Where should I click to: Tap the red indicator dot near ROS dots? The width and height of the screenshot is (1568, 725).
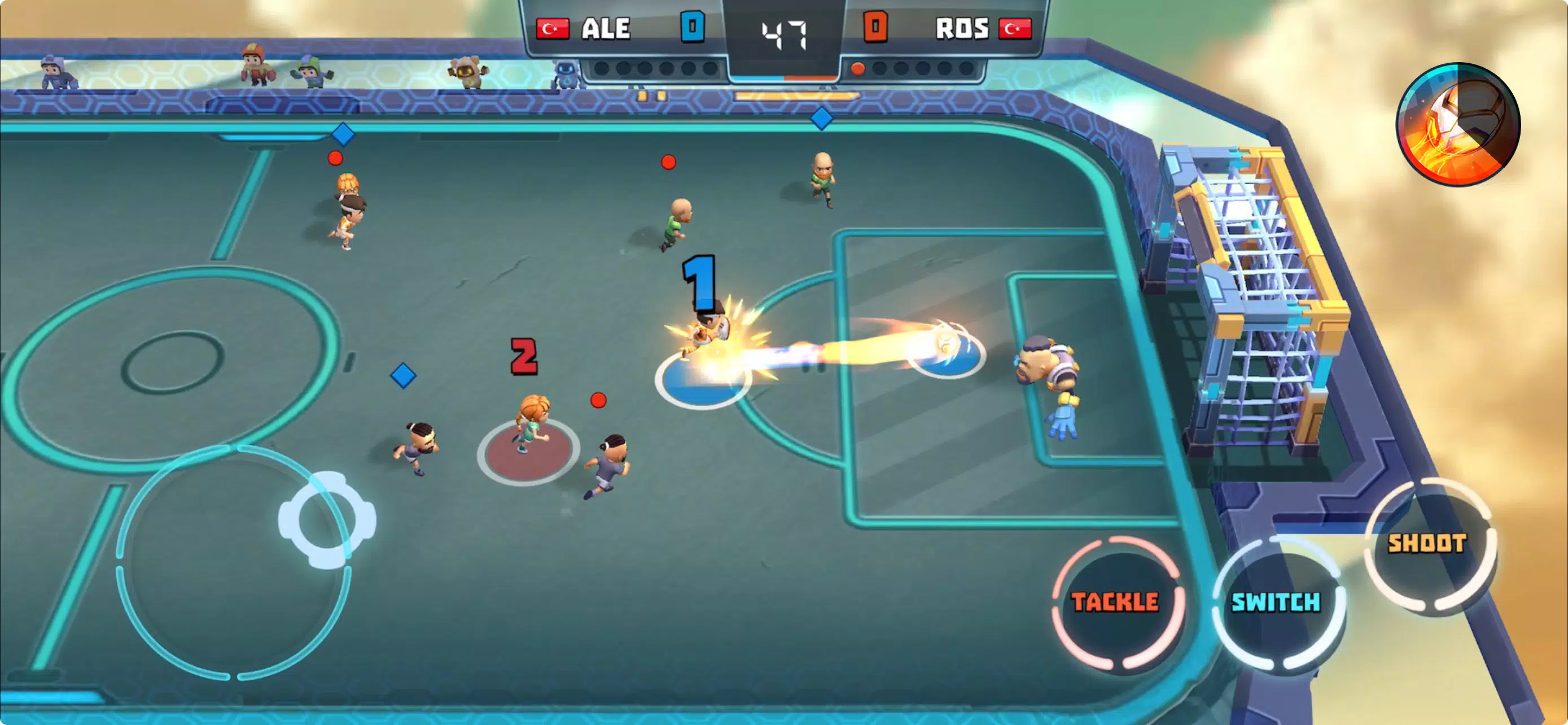859,69
